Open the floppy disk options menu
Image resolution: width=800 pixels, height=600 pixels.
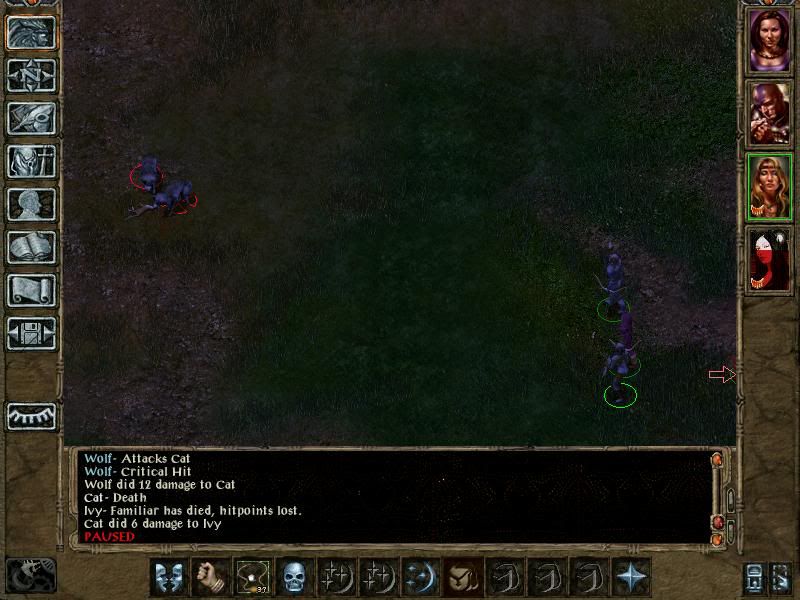coord(31,332)
